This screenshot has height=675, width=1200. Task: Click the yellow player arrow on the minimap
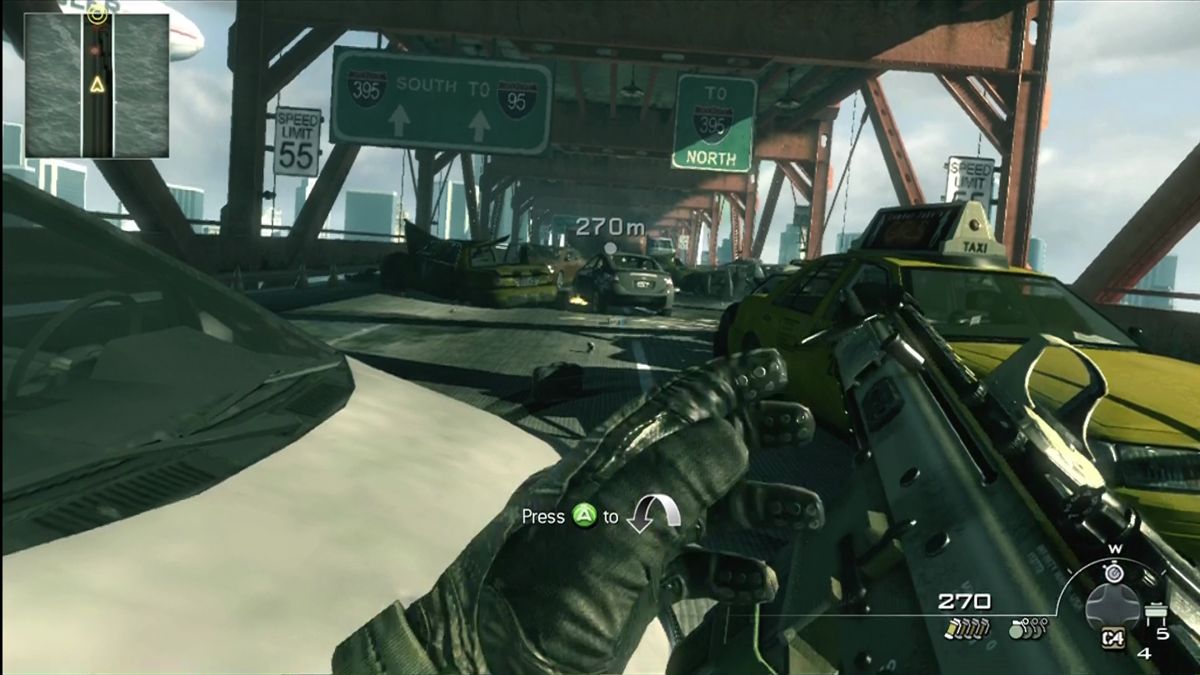click(x=97, y=85)
